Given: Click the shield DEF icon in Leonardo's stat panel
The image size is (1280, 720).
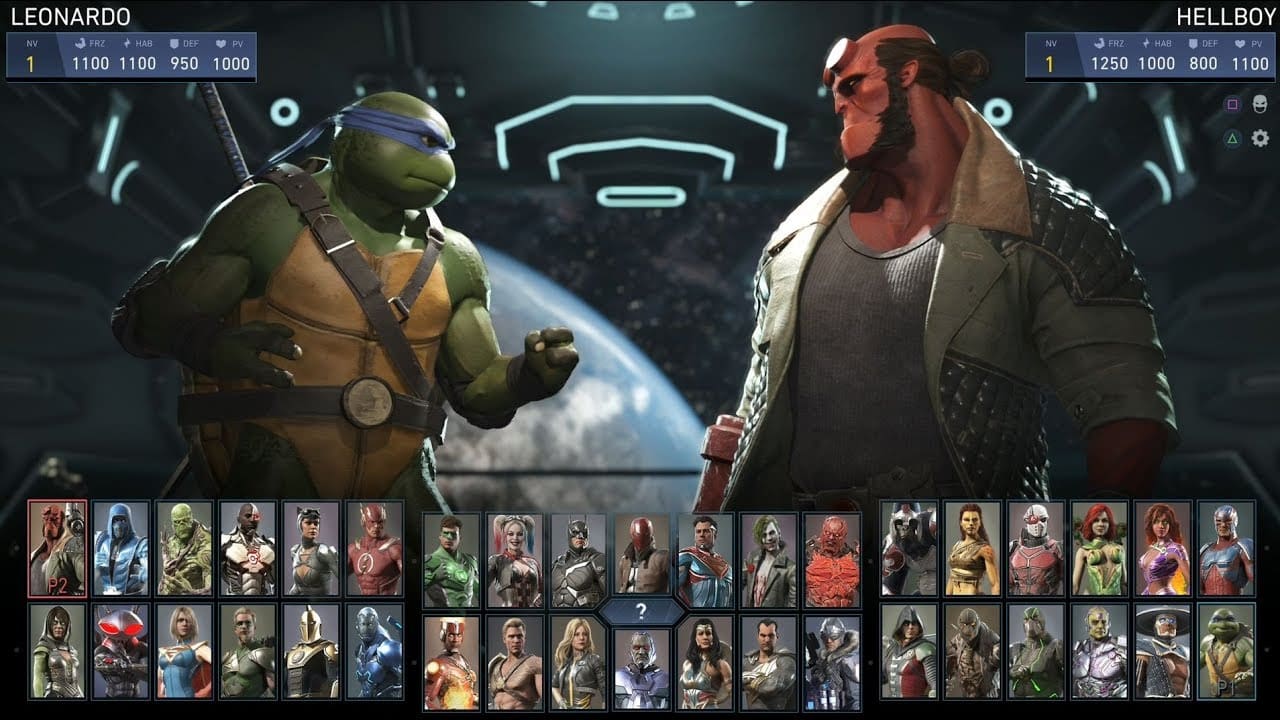Looking at the screenshot, I should (x=174, y=43).
